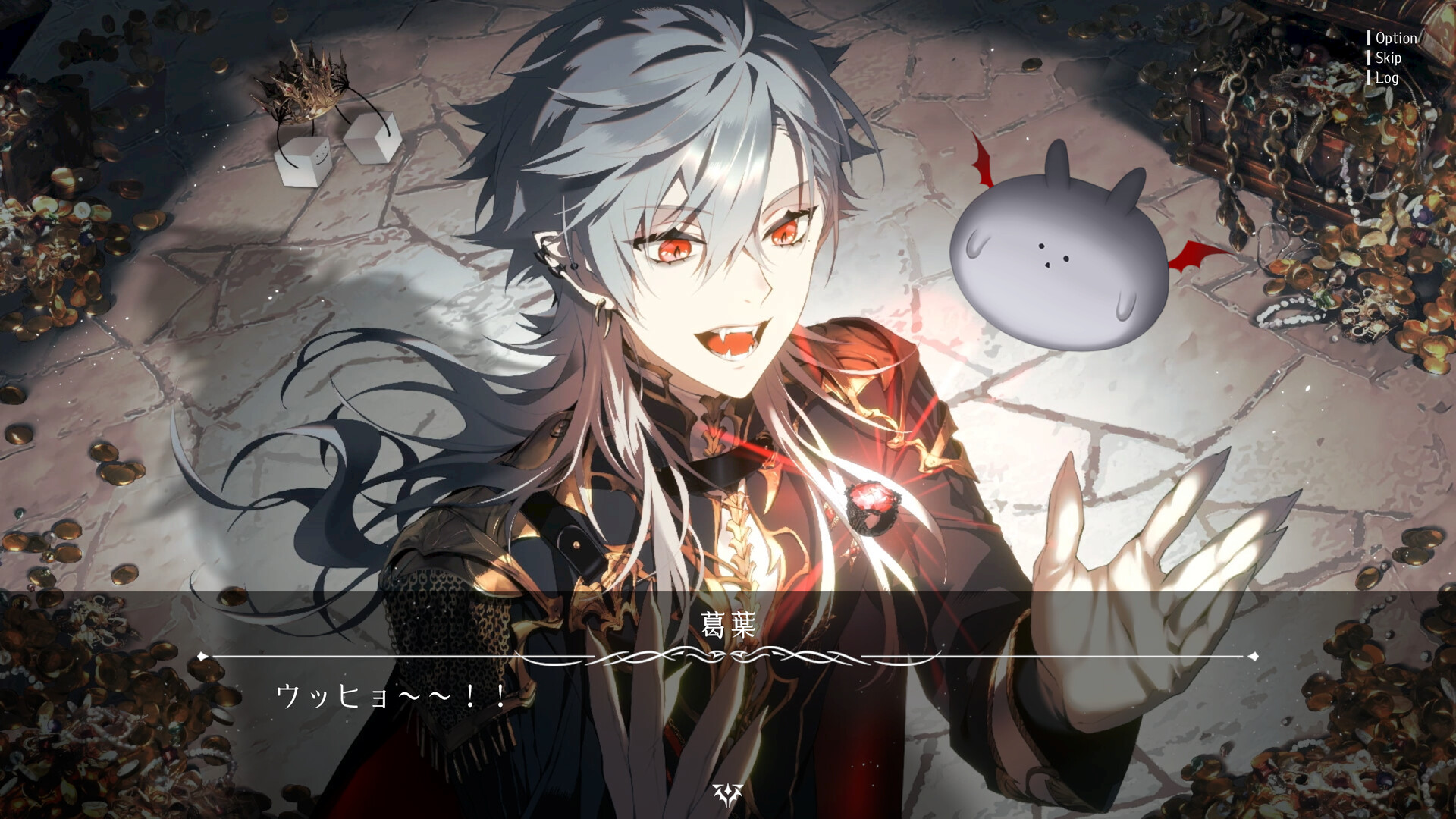The height and width of the screenshot is (819, 1456).
Task: Open the Log to review dialogue history
Action: tap(1386, 77)
